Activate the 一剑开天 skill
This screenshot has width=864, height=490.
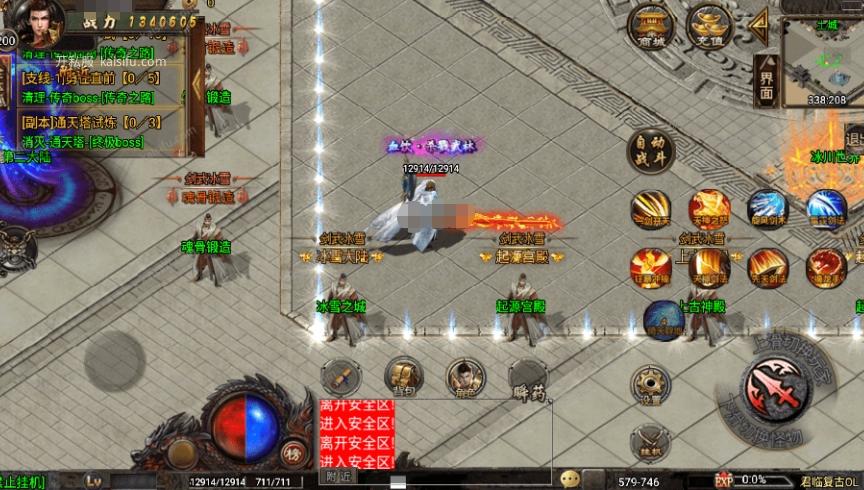coord(650,210)
